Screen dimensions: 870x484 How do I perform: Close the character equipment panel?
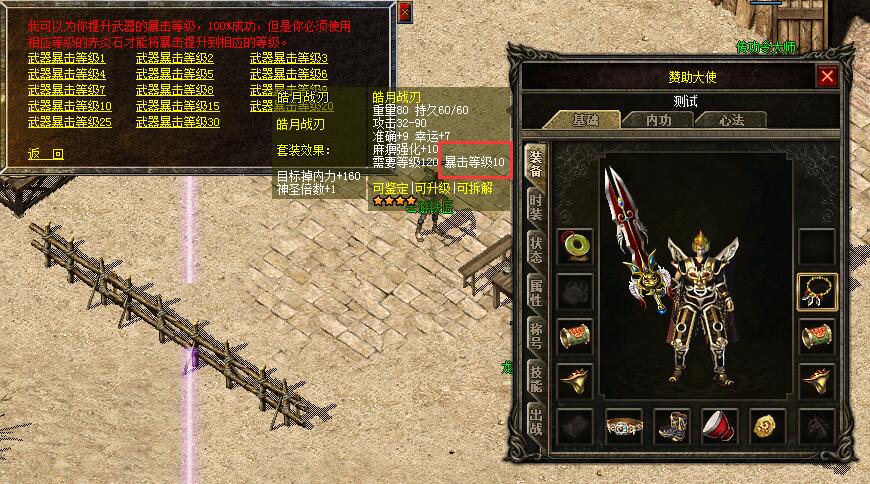tap(827, 76)
